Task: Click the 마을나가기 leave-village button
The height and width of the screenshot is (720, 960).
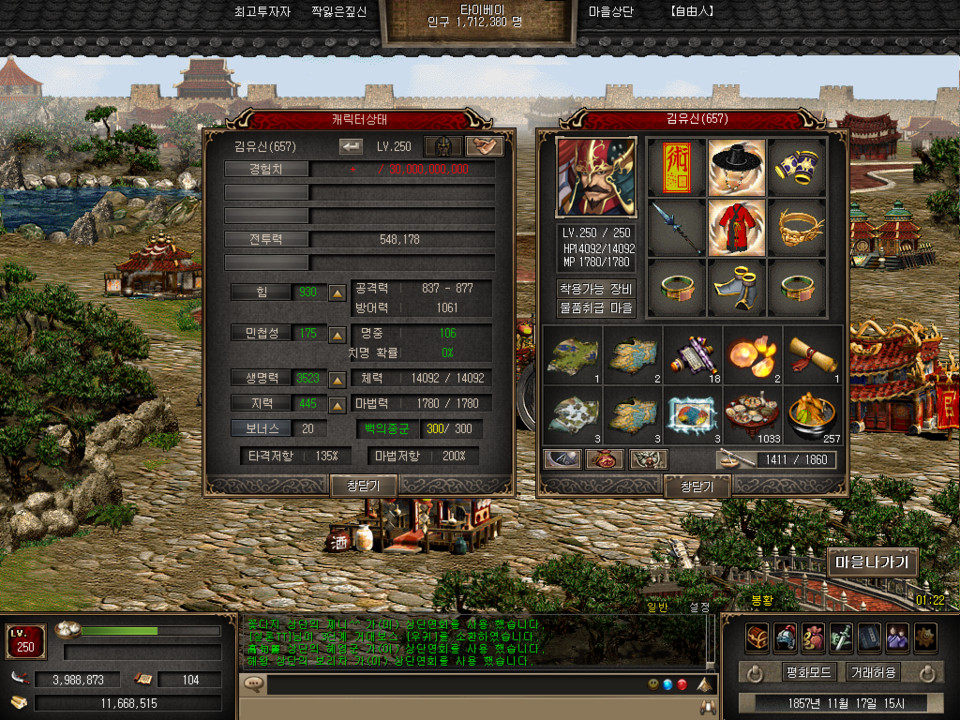Action: [x=871, y=562]
